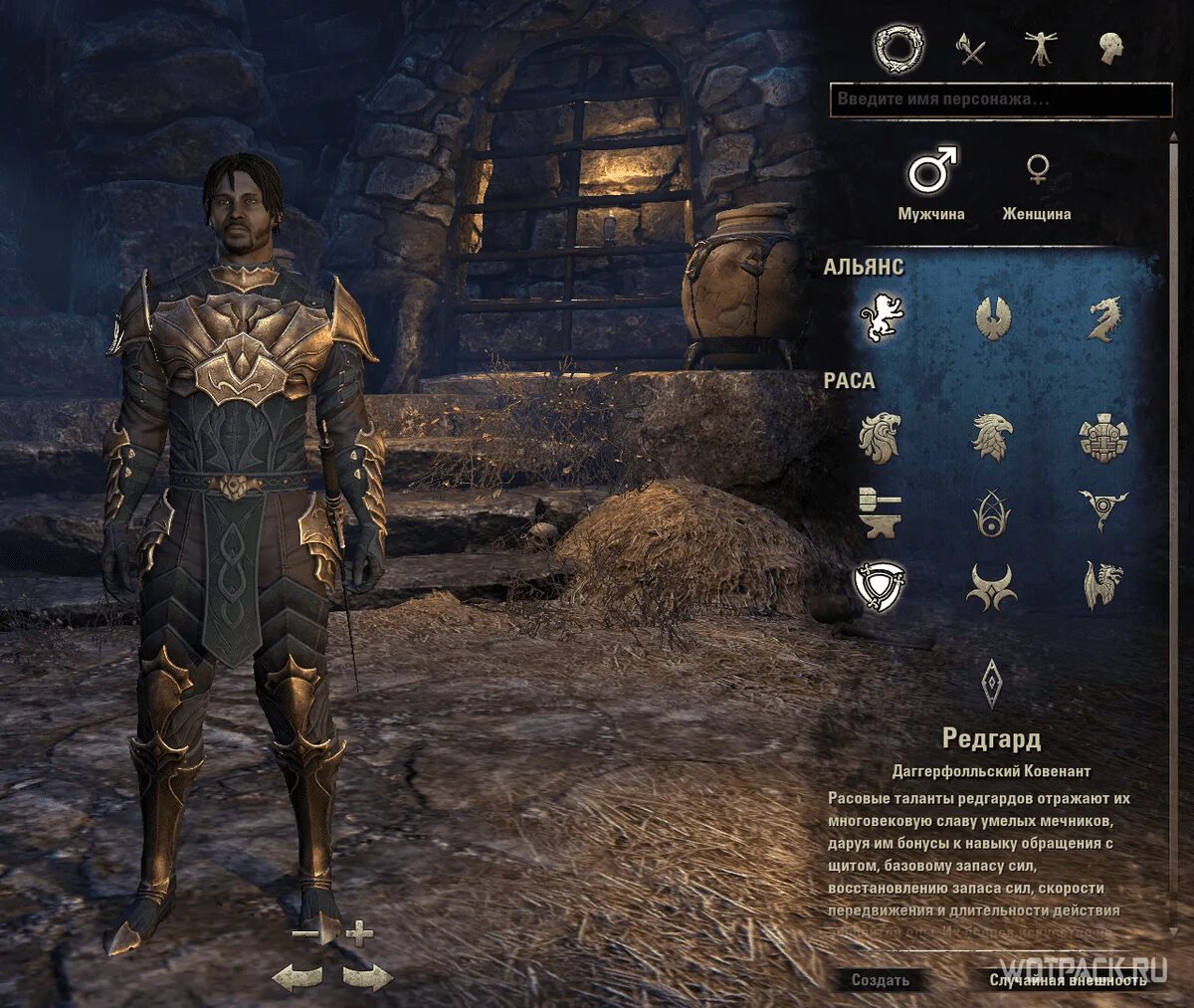Switch to the head profile face tab
The width and height of the screenshot is (1194, 1008).
click(1110, 48)
